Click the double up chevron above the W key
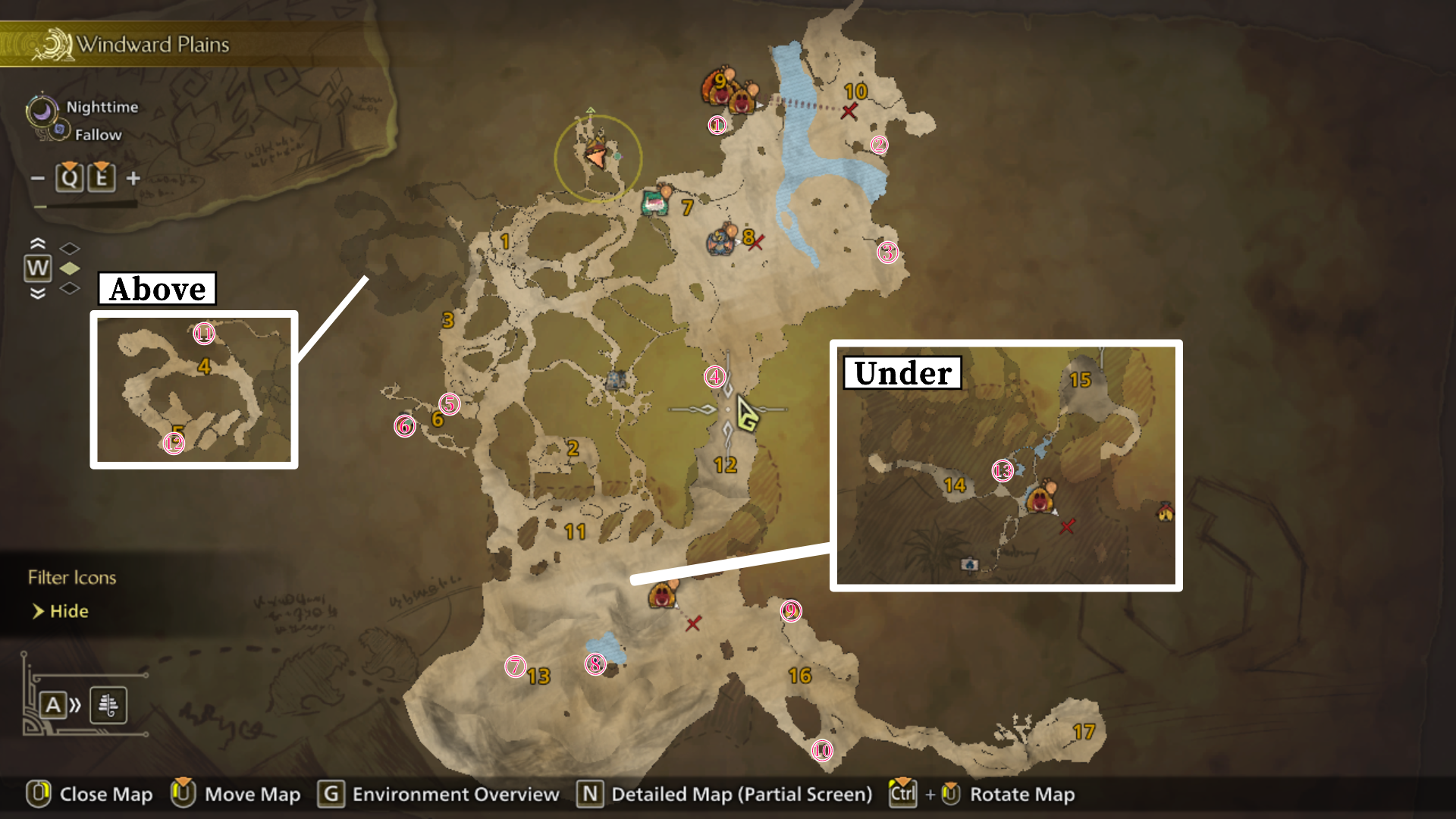This screenshot has height=819, width=1456. (x=36, y=243)
